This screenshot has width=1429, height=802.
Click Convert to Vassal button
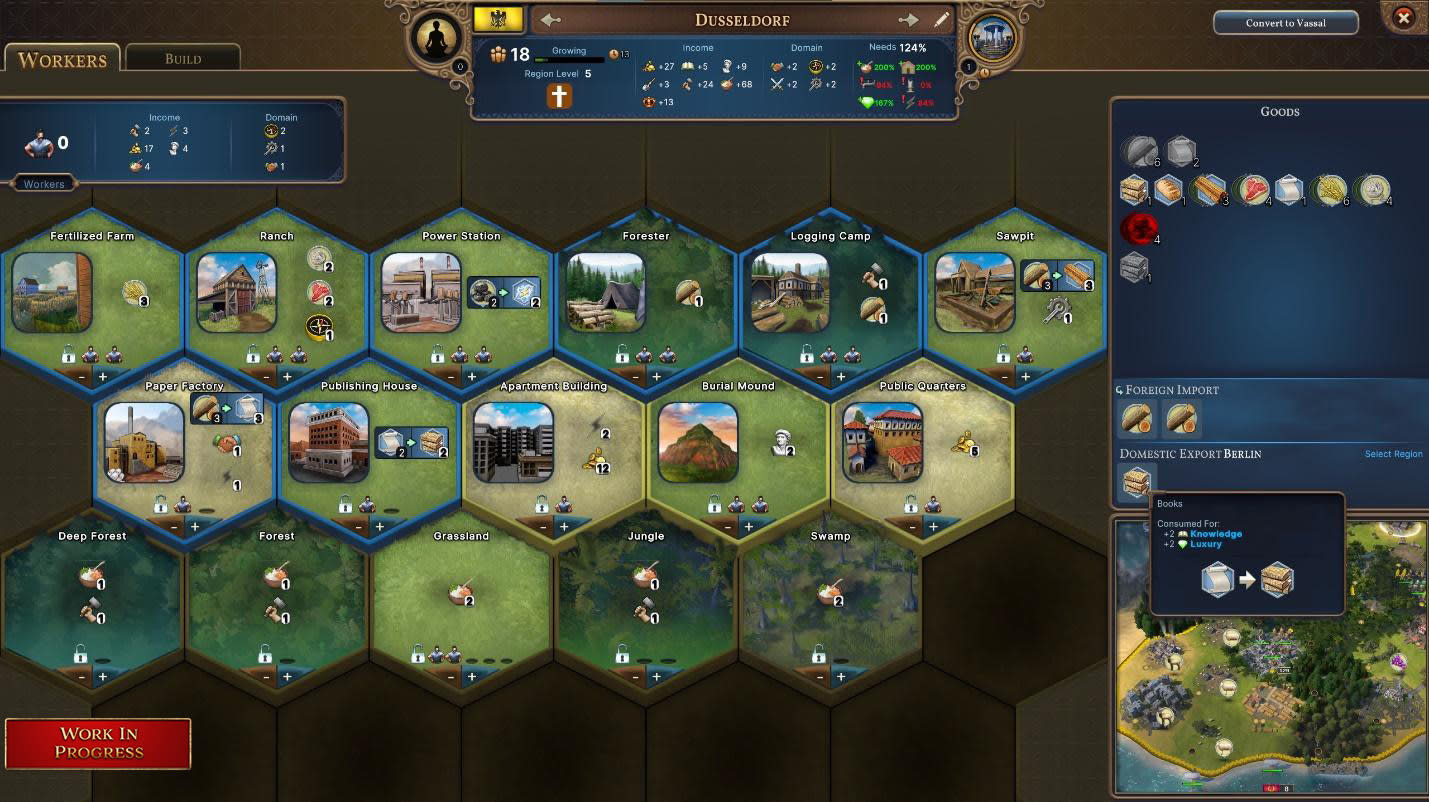(1285, 23)
